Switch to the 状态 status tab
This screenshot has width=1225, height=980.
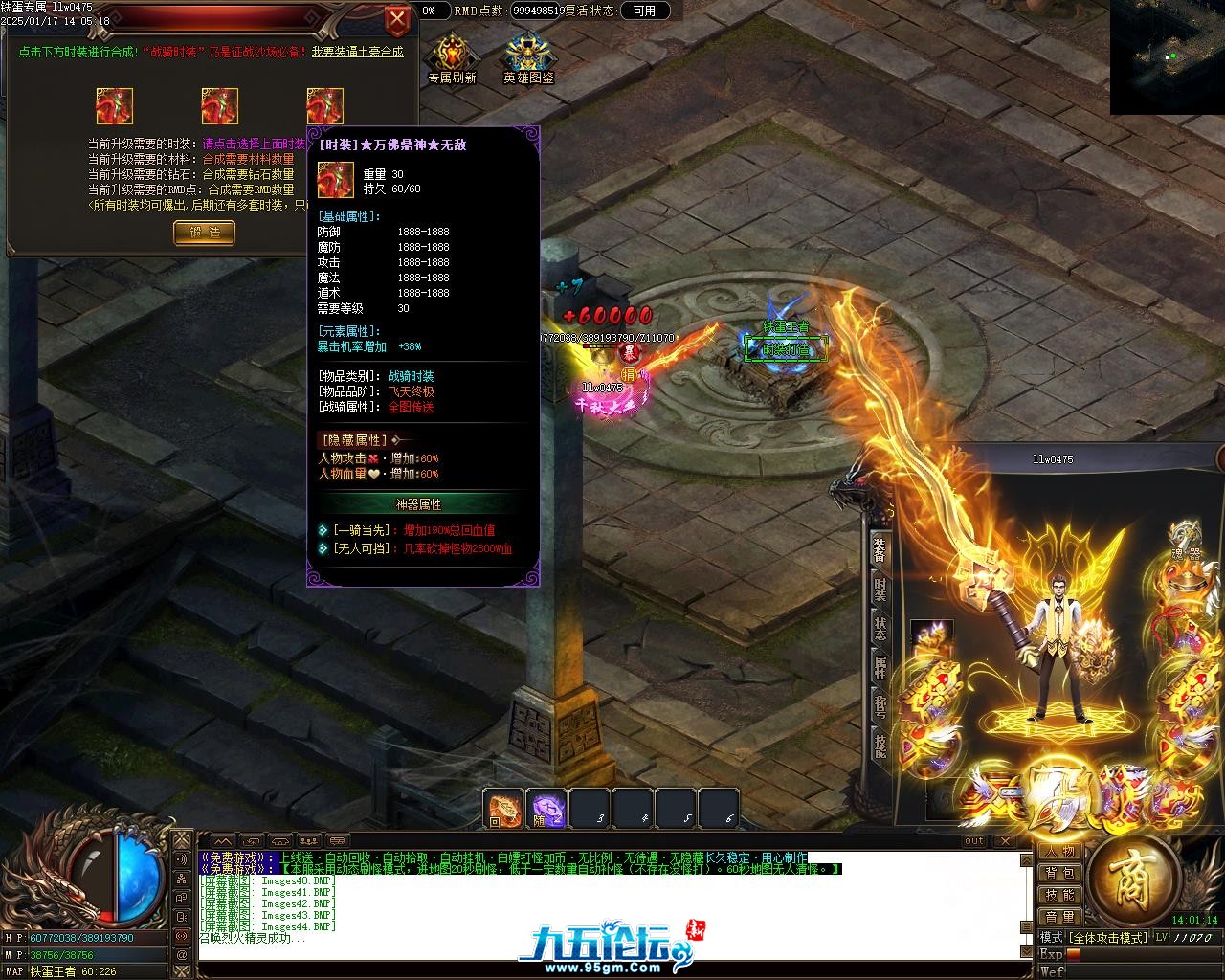pyautogui.click(x=880, y=628)
